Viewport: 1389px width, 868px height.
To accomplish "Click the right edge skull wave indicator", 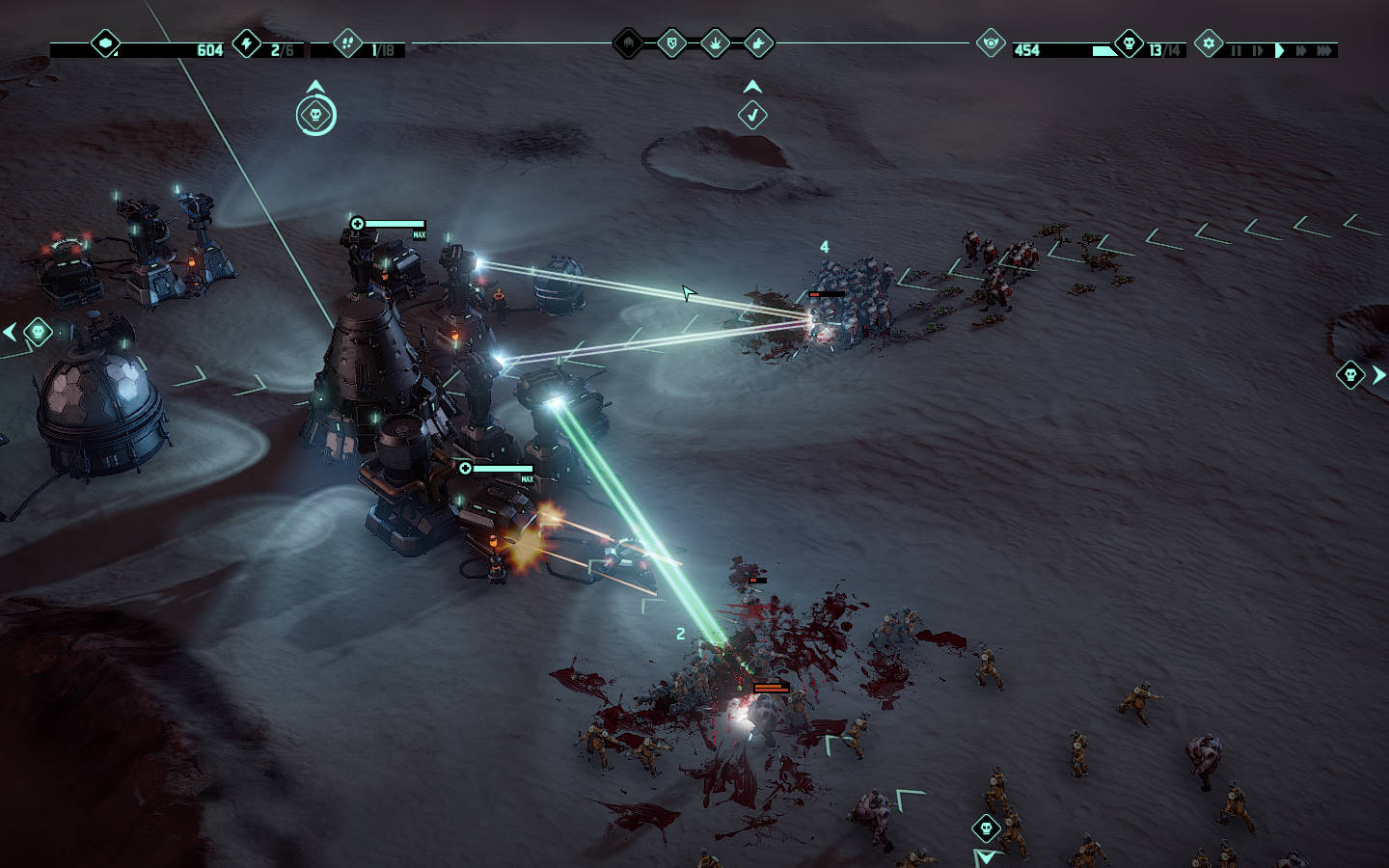I will 1350,374.
